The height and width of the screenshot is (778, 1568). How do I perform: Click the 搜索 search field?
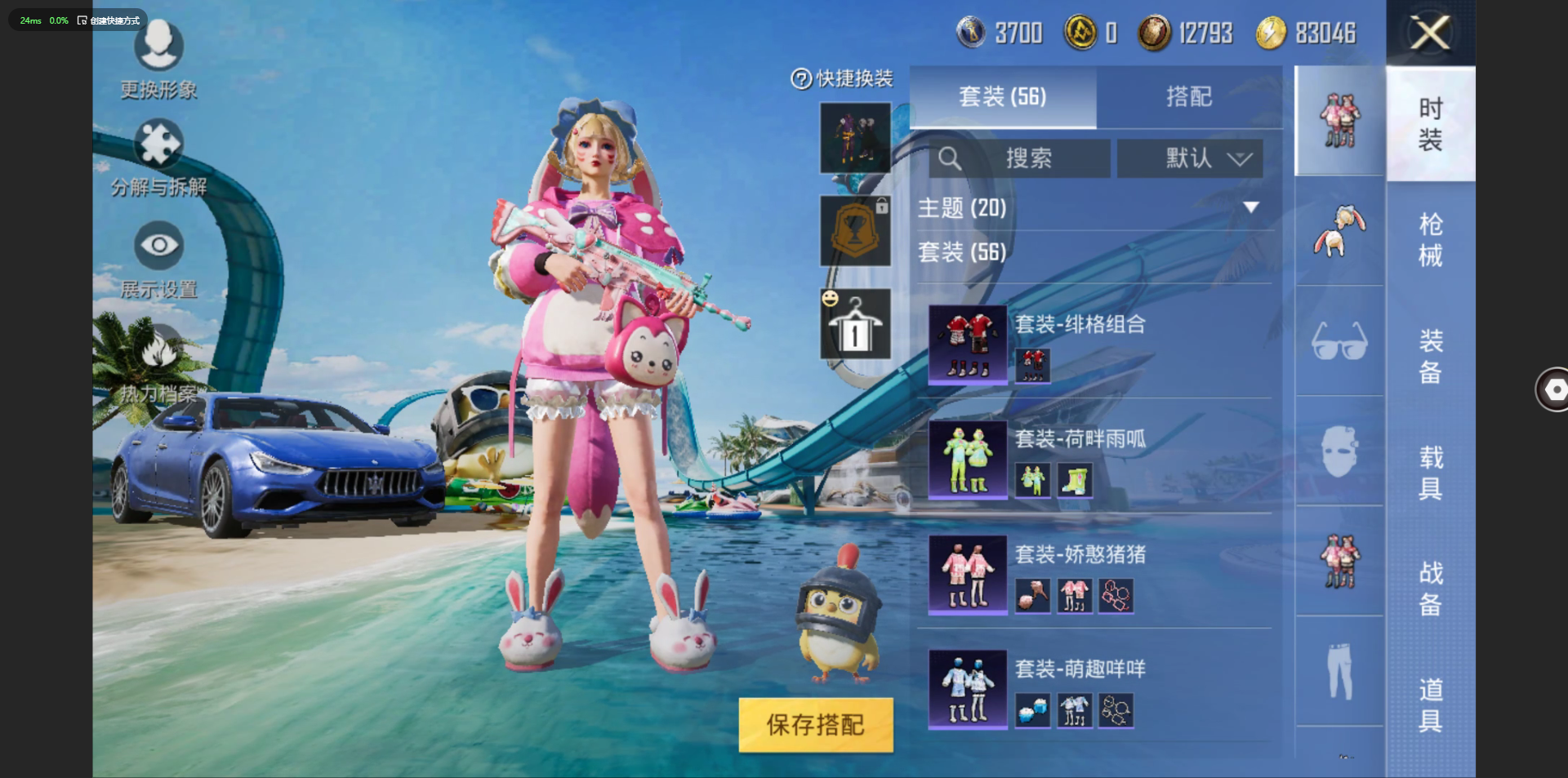point(1019,158)
